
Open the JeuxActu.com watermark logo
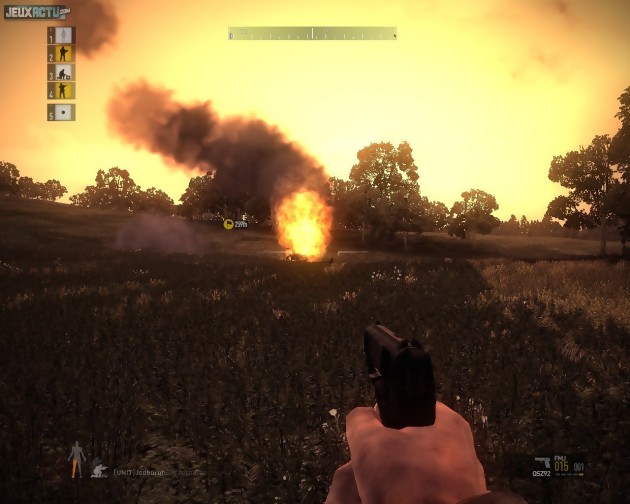coord(36,11)
